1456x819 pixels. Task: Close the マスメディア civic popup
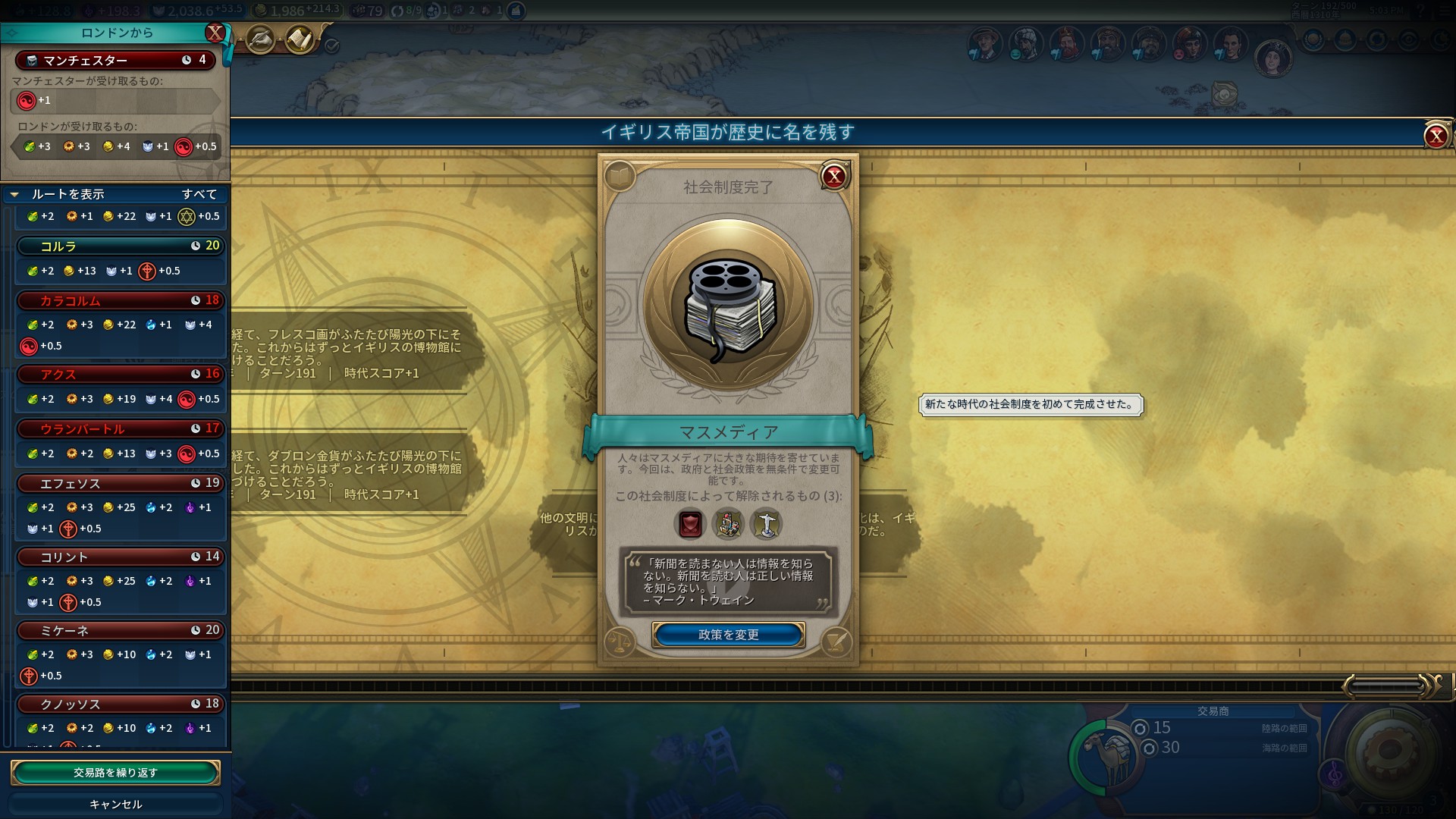click(834, 177)
